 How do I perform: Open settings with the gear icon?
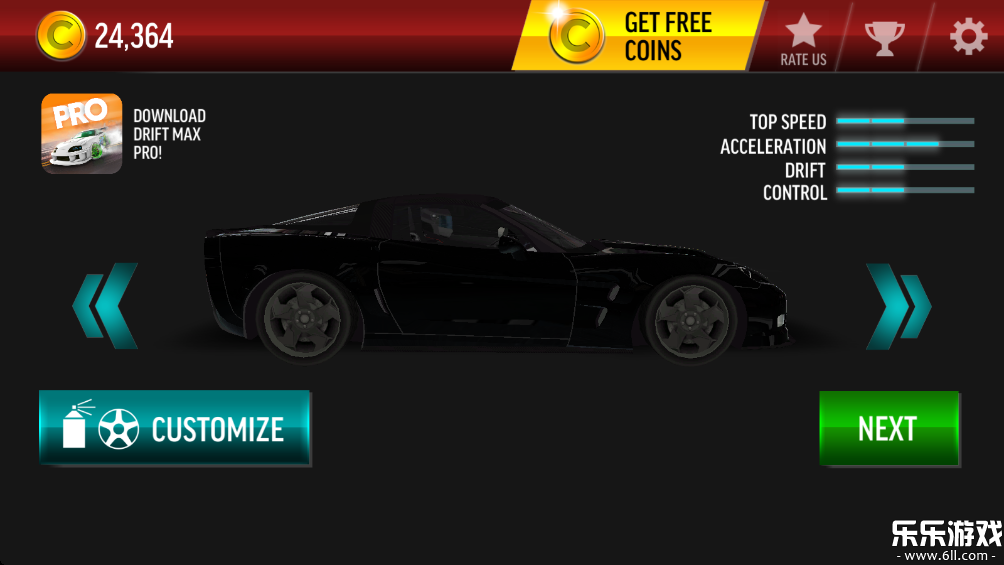click(x=967, y=37)
